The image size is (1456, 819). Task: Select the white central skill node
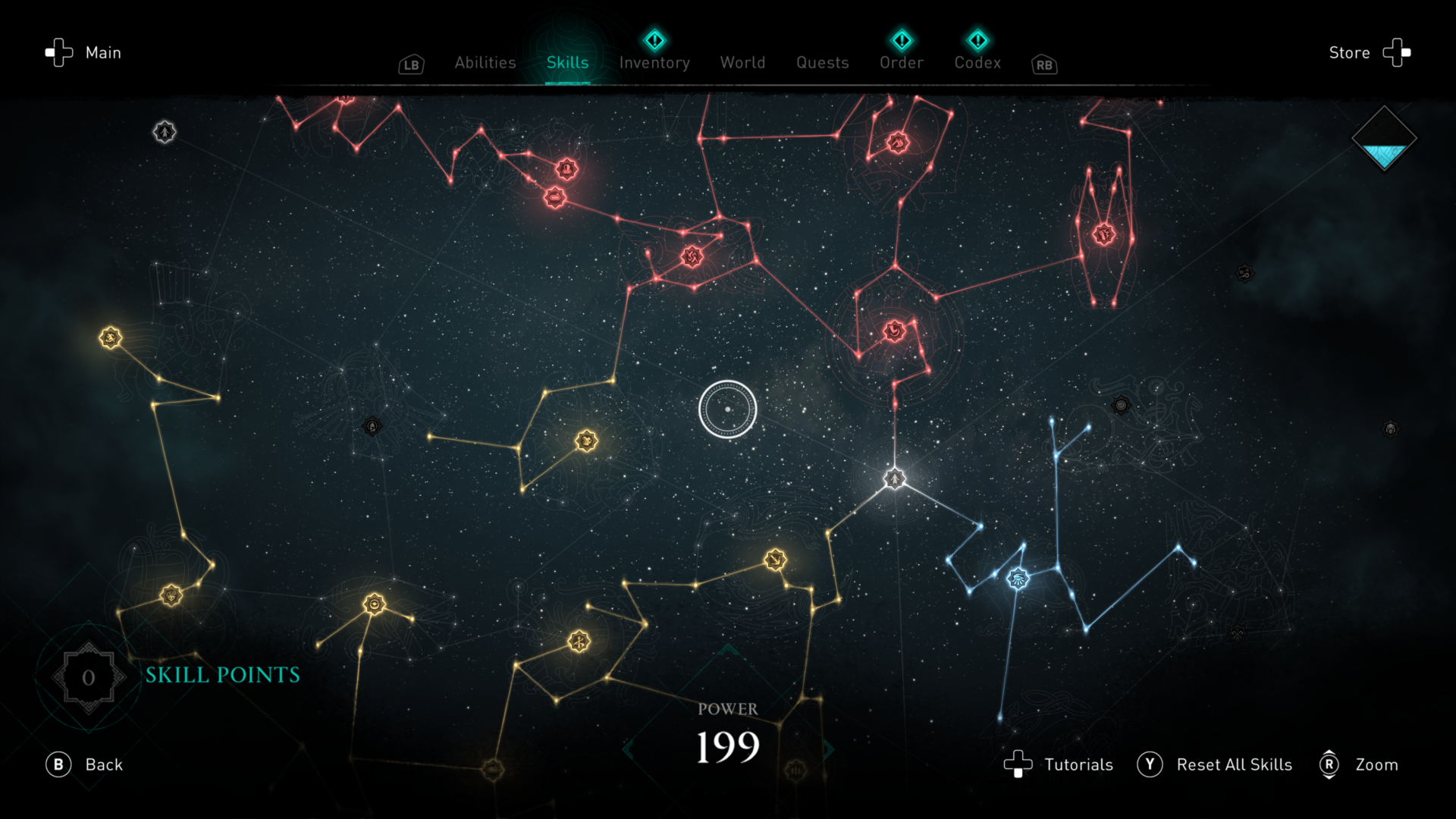coord(895,479)
